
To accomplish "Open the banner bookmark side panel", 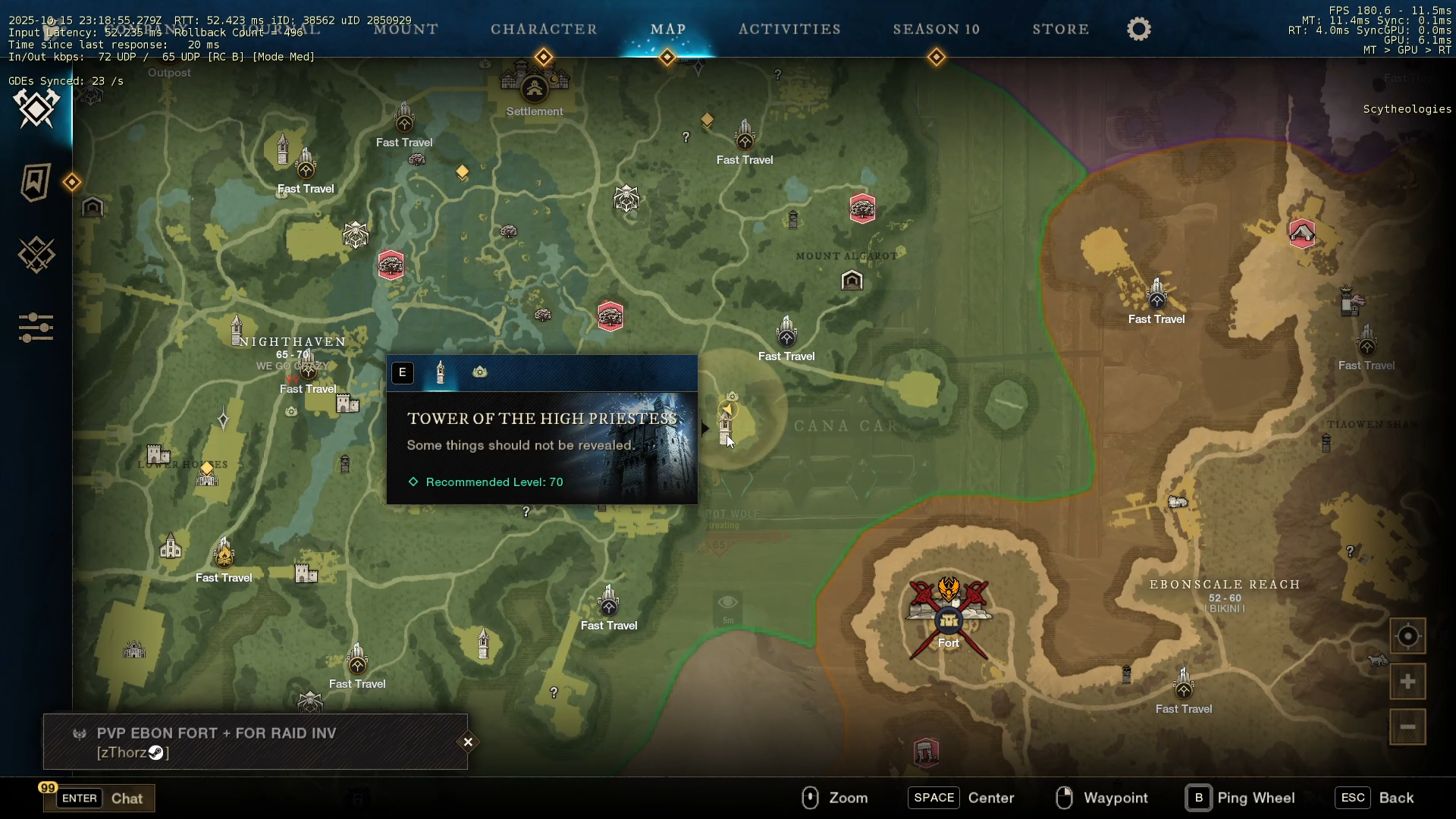I will pyautogui.click(x=36, y=183).
